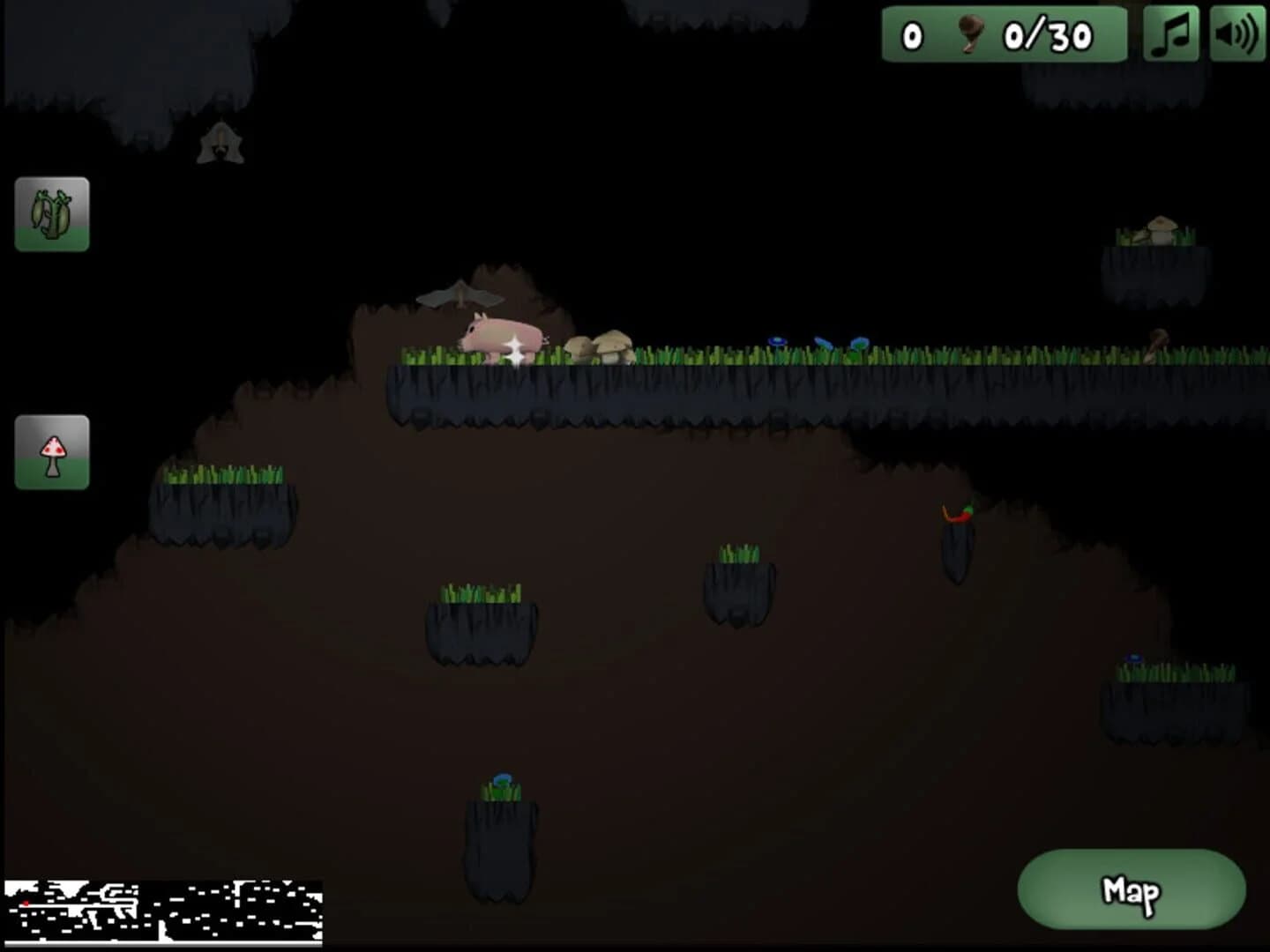
Task: Select the pig character
Action: pos(500,337)
